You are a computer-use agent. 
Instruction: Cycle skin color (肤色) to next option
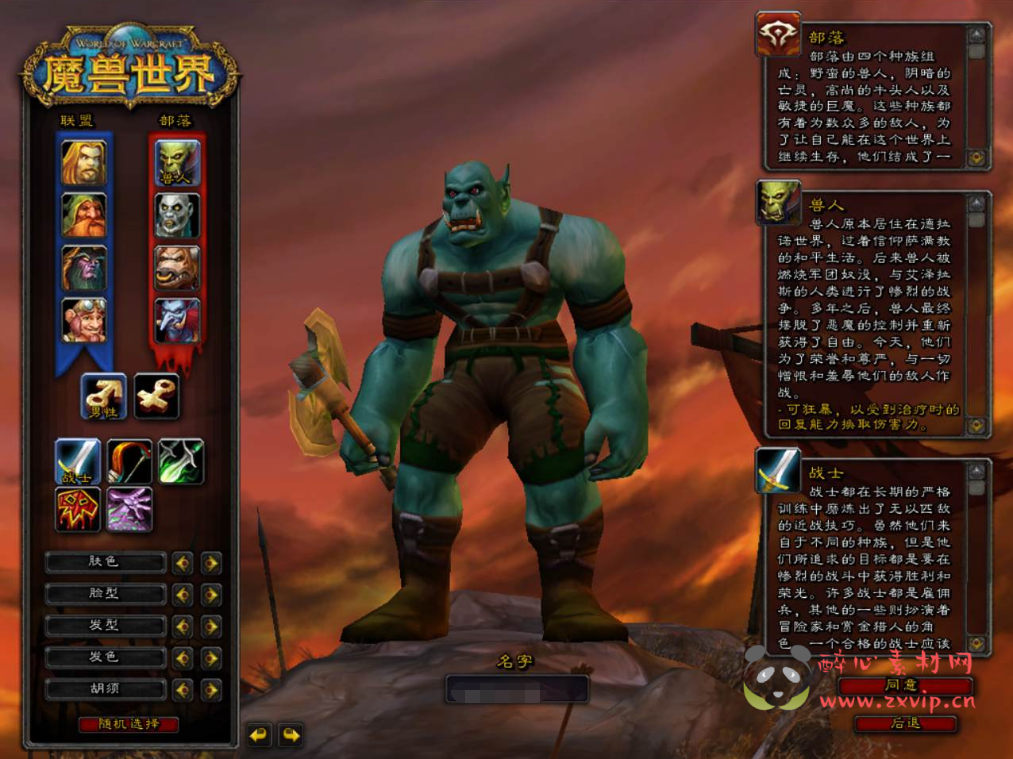(211, 563)
